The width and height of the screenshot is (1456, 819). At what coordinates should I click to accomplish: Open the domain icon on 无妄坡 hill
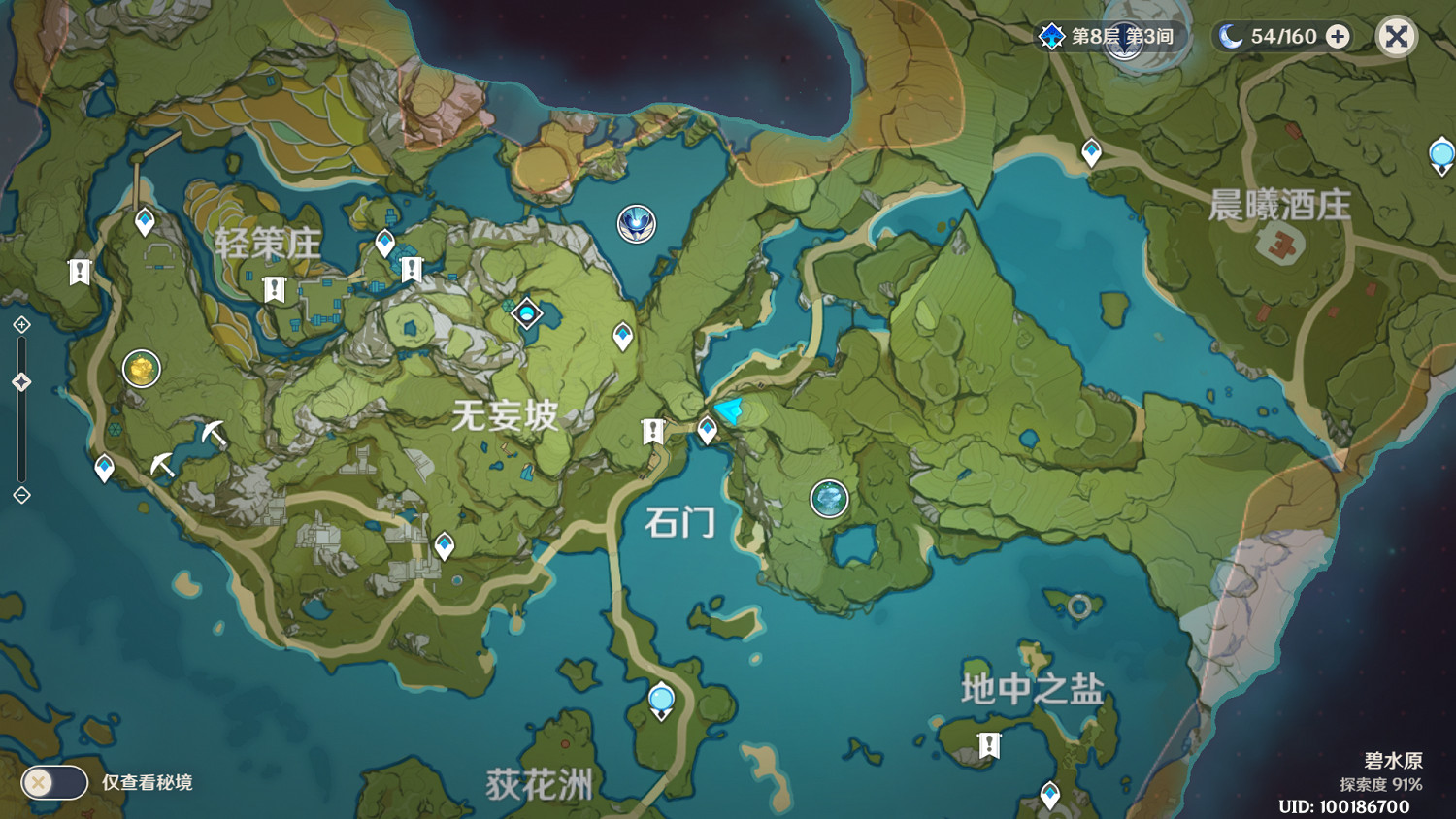click(x=527, y=312)
